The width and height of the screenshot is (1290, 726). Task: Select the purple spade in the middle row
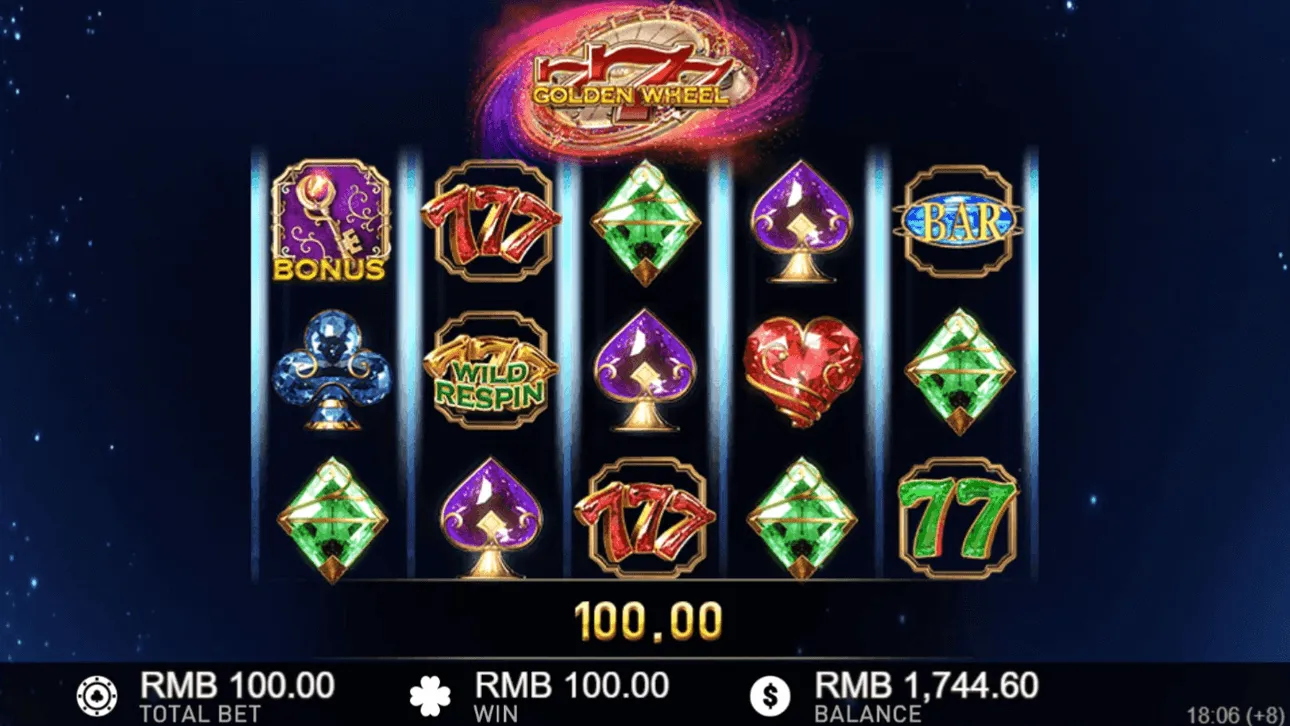point(645,372)
